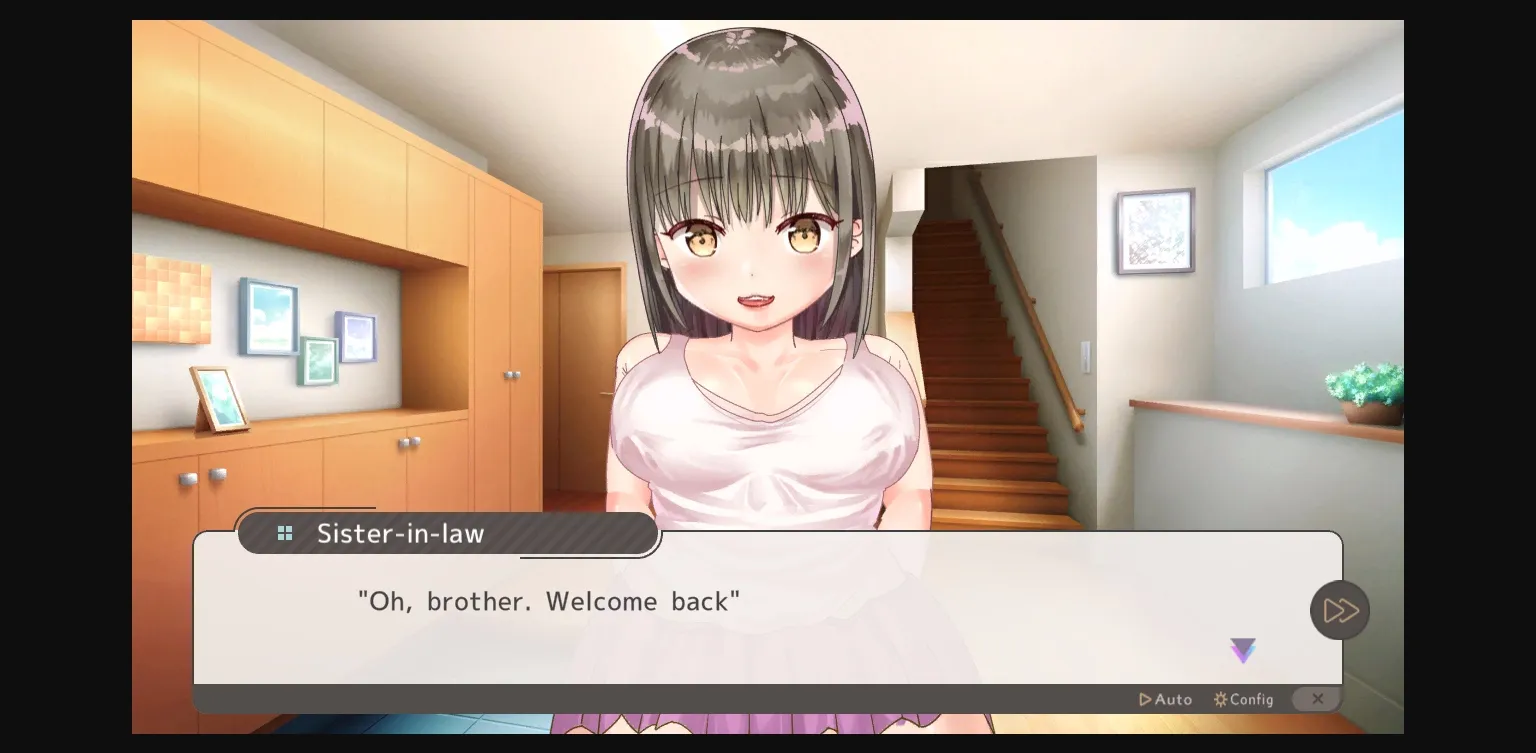Click the dialogue line Welcome back
Image resolution: width=1536 pixels, height=753 pixels.
point(548,601)
